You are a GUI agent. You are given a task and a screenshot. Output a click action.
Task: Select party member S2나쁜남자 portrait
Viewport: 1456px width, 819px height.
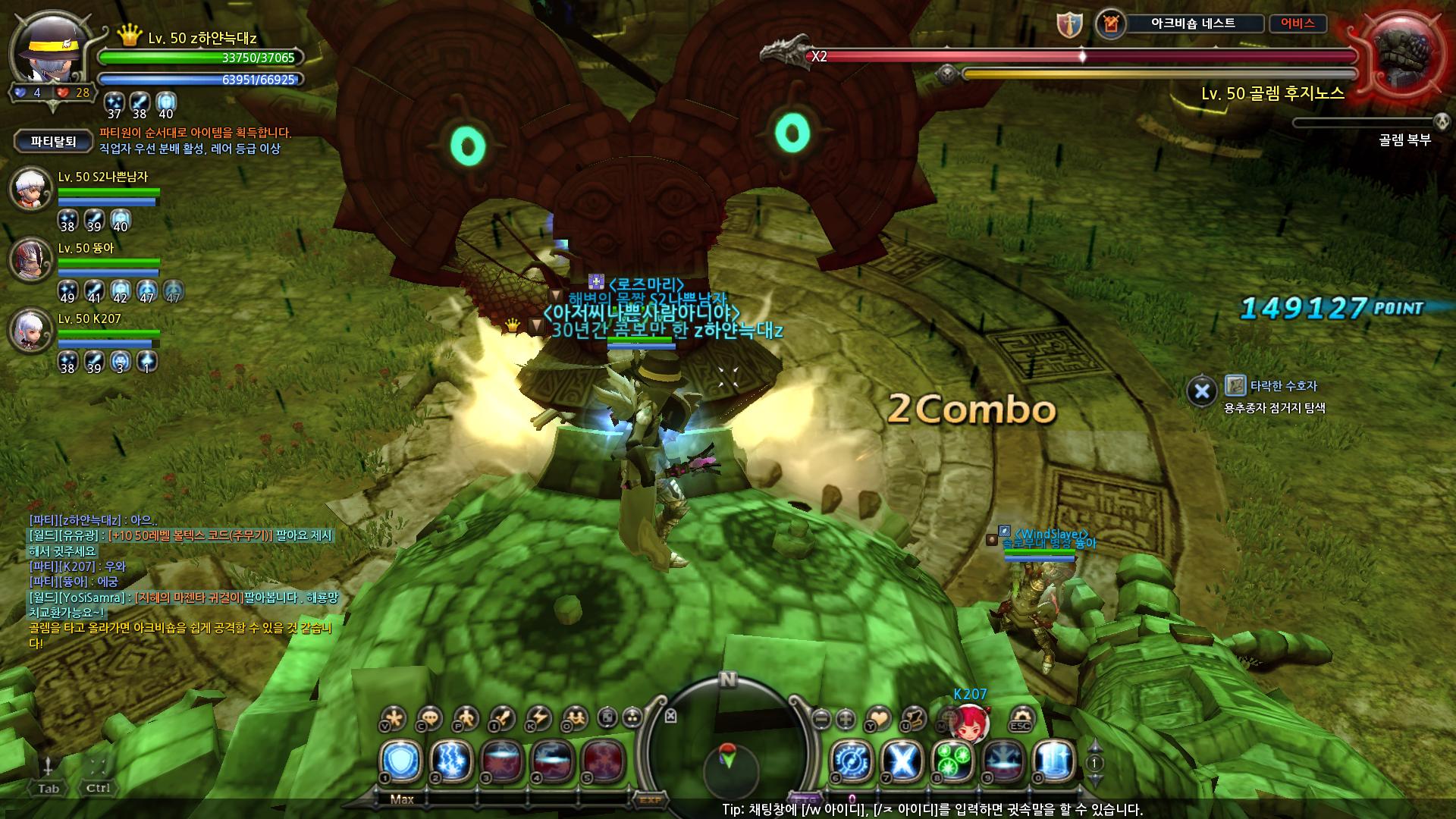point(30,188)
